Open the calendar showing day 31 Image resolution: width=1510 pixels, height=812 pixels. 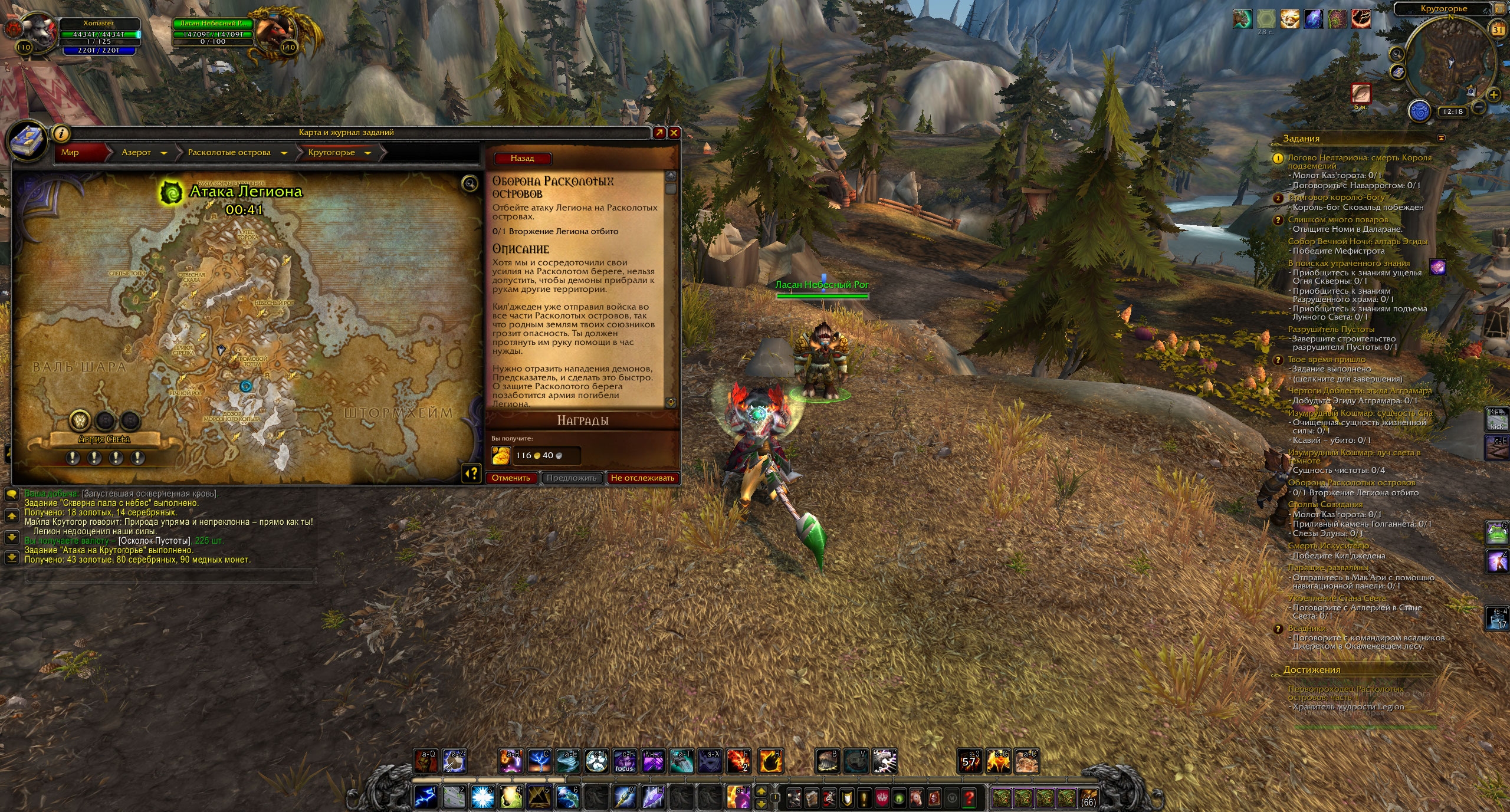tap(1498, 29)
